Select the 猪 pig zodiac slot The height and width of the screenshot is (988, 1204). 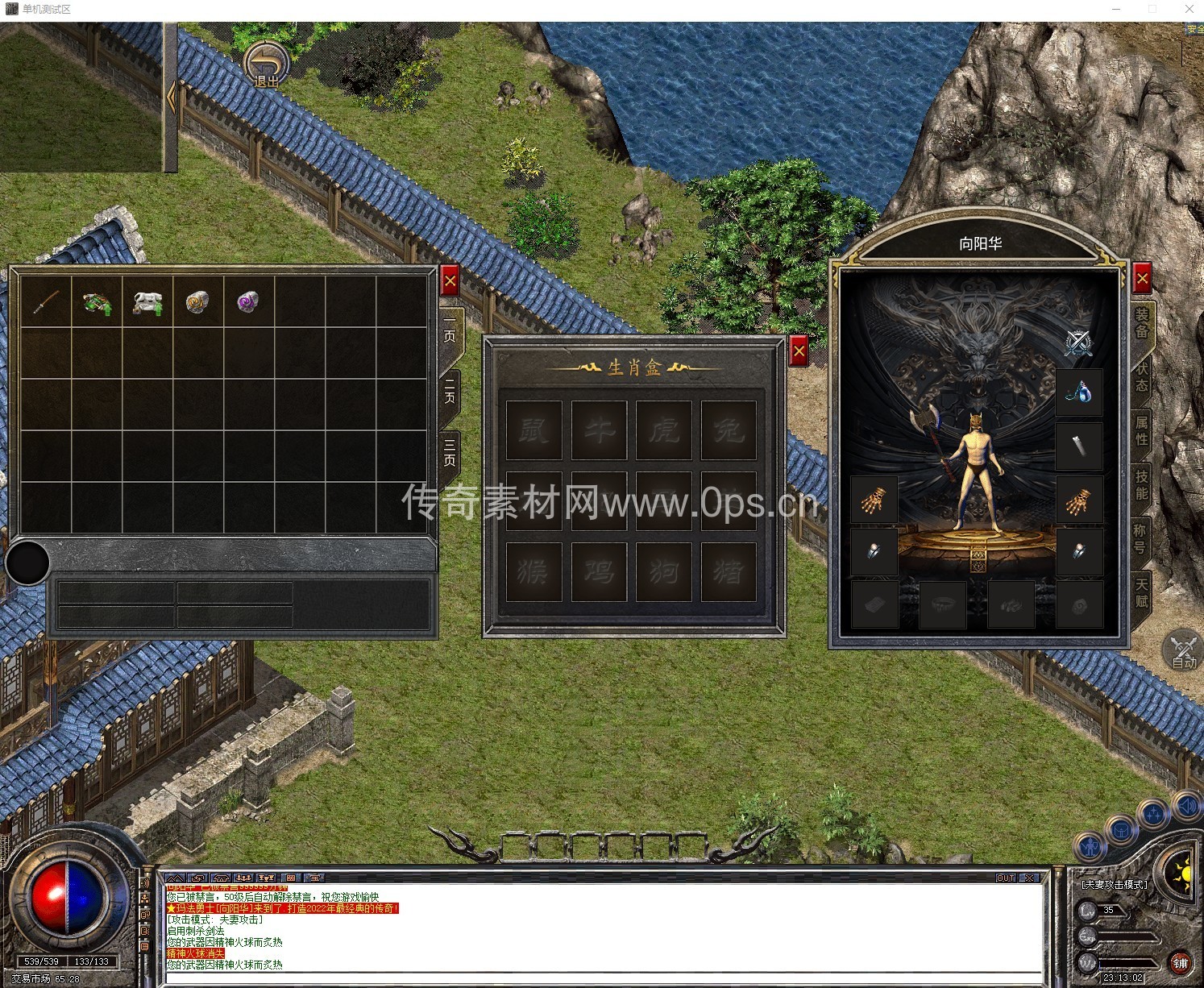tap(728, 572)
